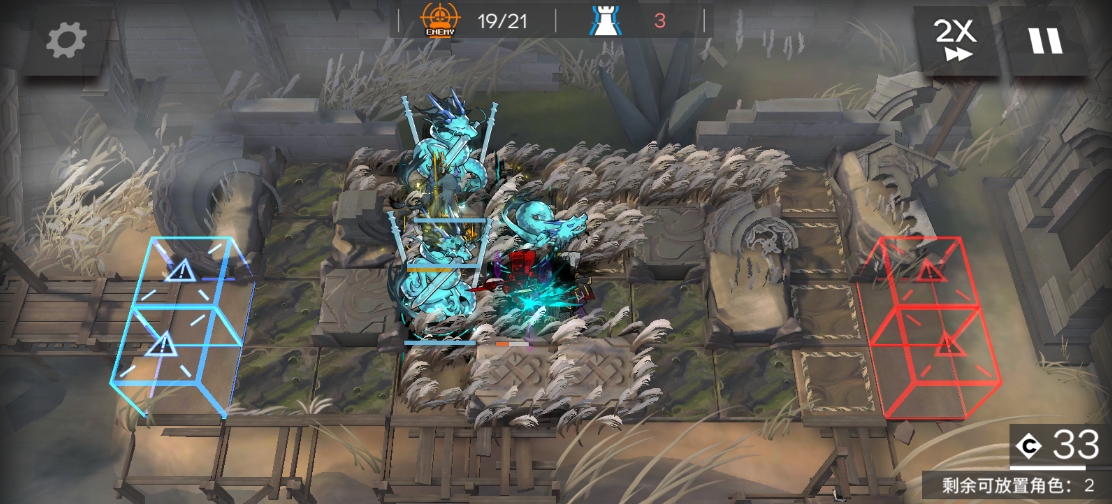The height and width of the screenshot is (504, 1112).
Task: Open the settings gear menu
Action: point(66,40)
